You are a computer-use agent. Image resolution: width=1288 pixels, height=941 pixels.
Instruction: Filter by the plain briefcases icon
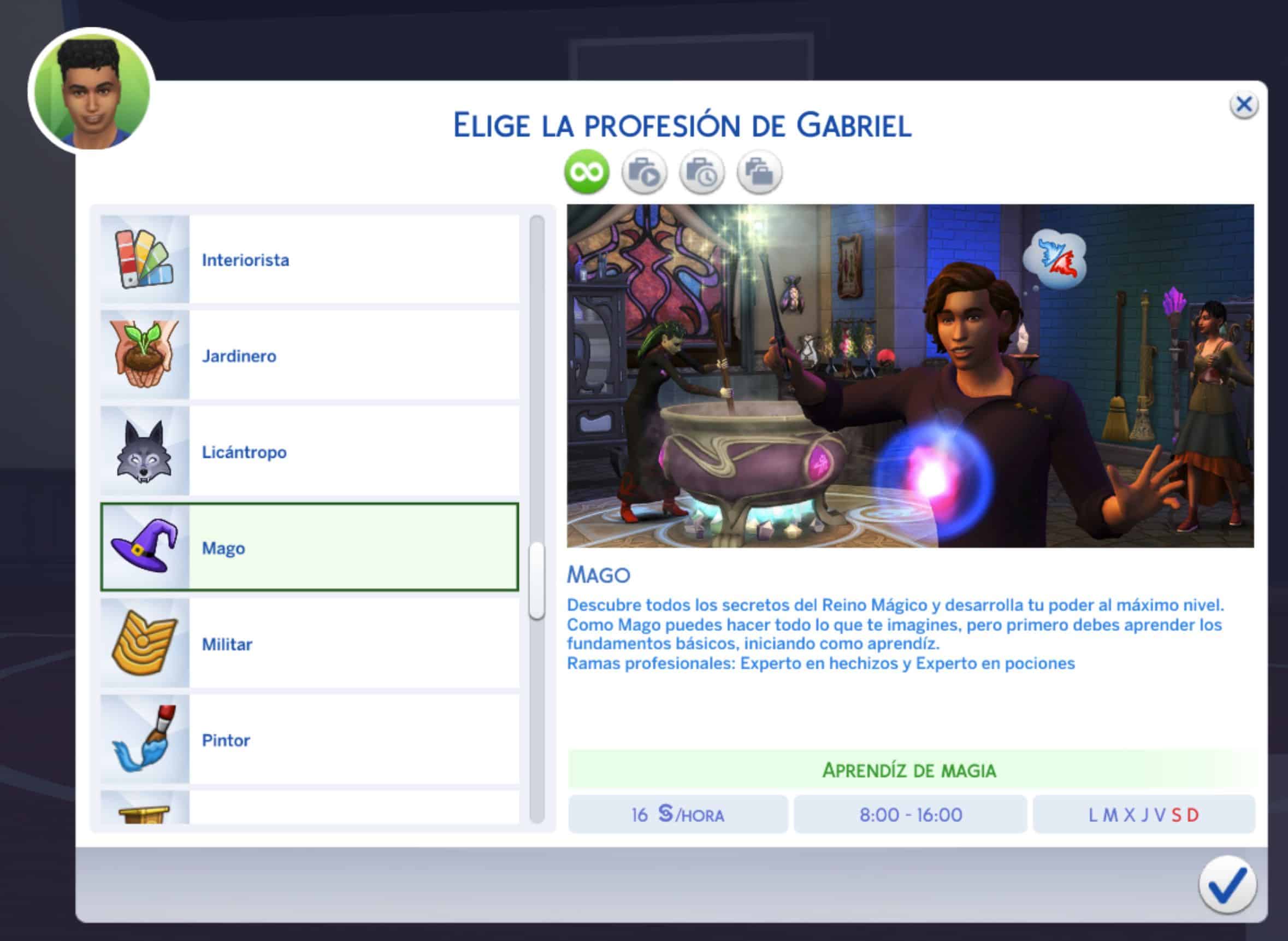pyautogui.click(x=760, y=172)
